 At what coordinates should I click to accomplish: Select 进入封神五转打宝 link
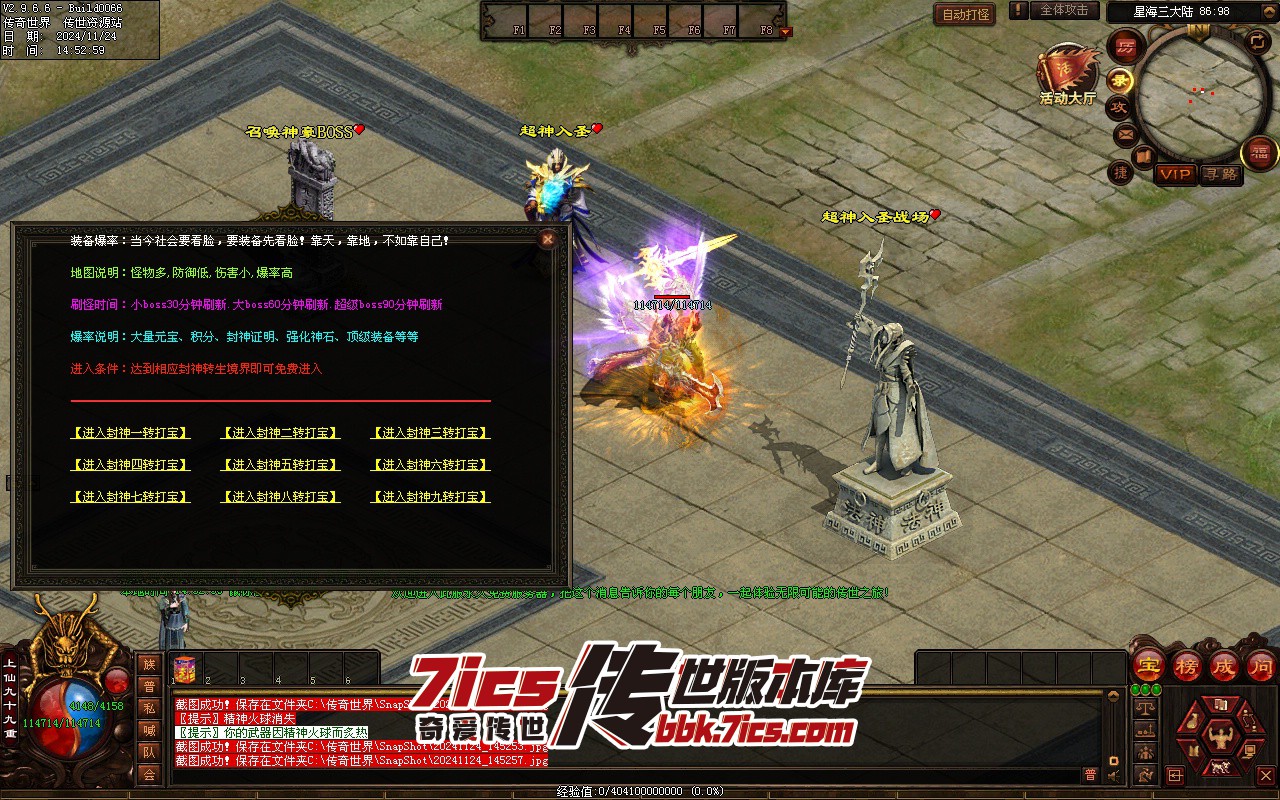280,465
